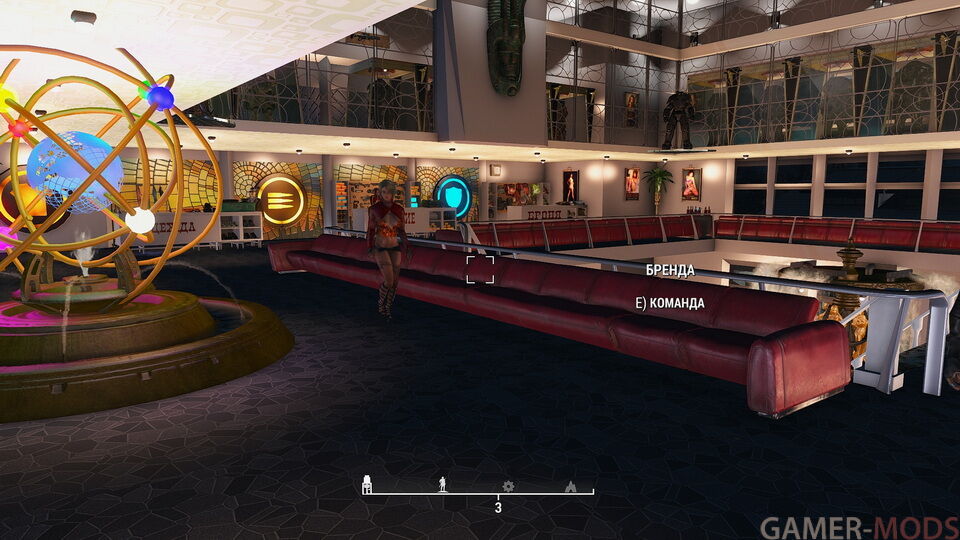Select the water tower marker on the compass
Viewport: 960px width, 540px height.
(367, 484)
